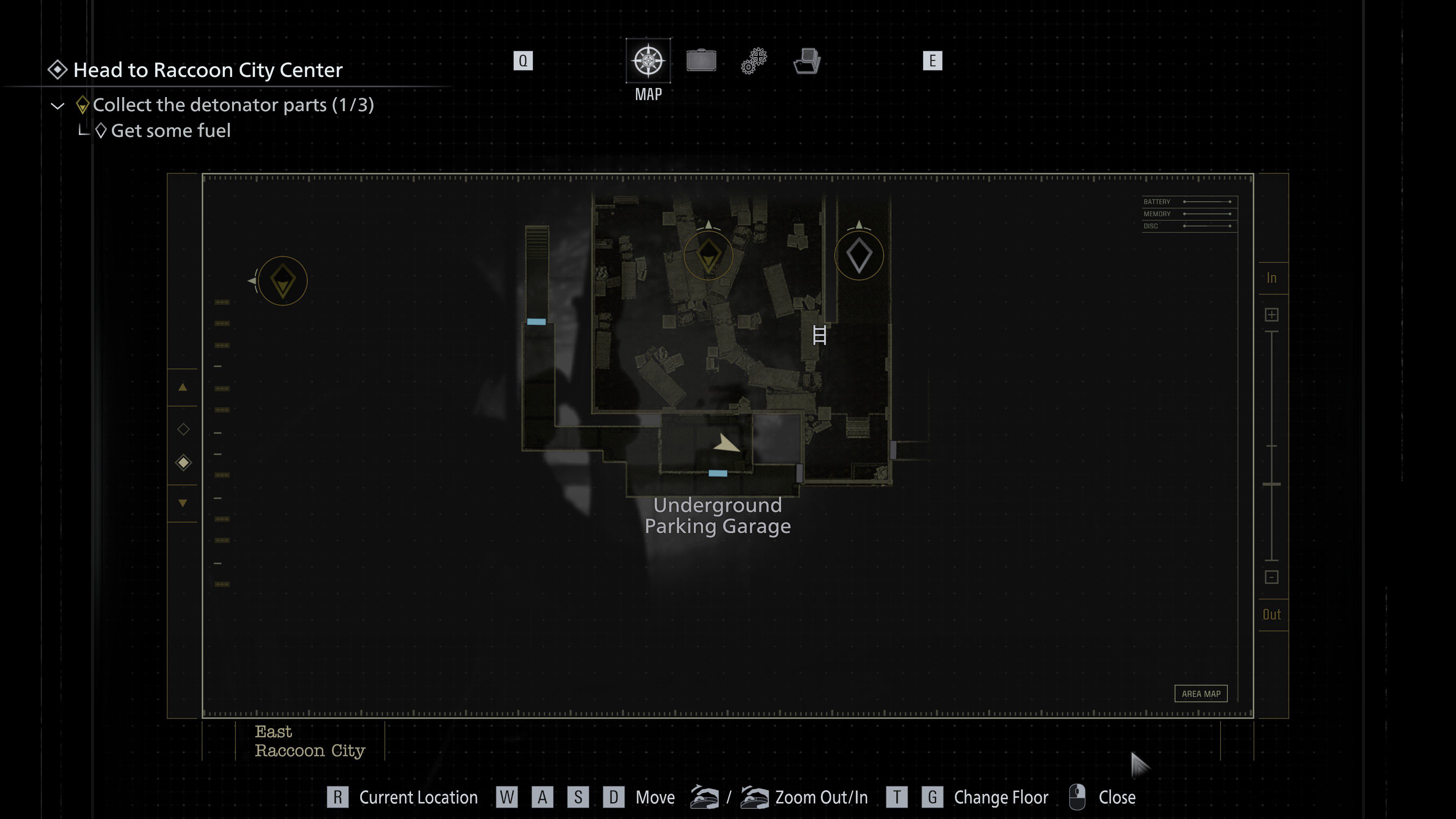Click the AREA MAP button
The image size is (1456, 819).
coord(1200,693)
